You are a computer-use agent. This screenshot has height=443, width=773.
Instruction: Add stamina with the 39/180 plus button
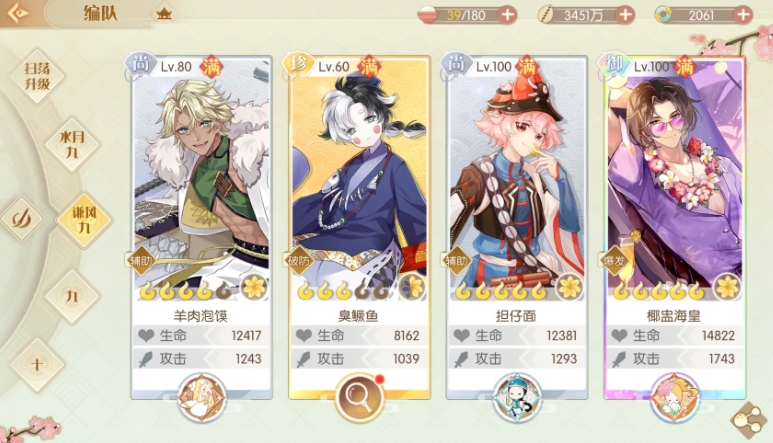click(507, 15)
